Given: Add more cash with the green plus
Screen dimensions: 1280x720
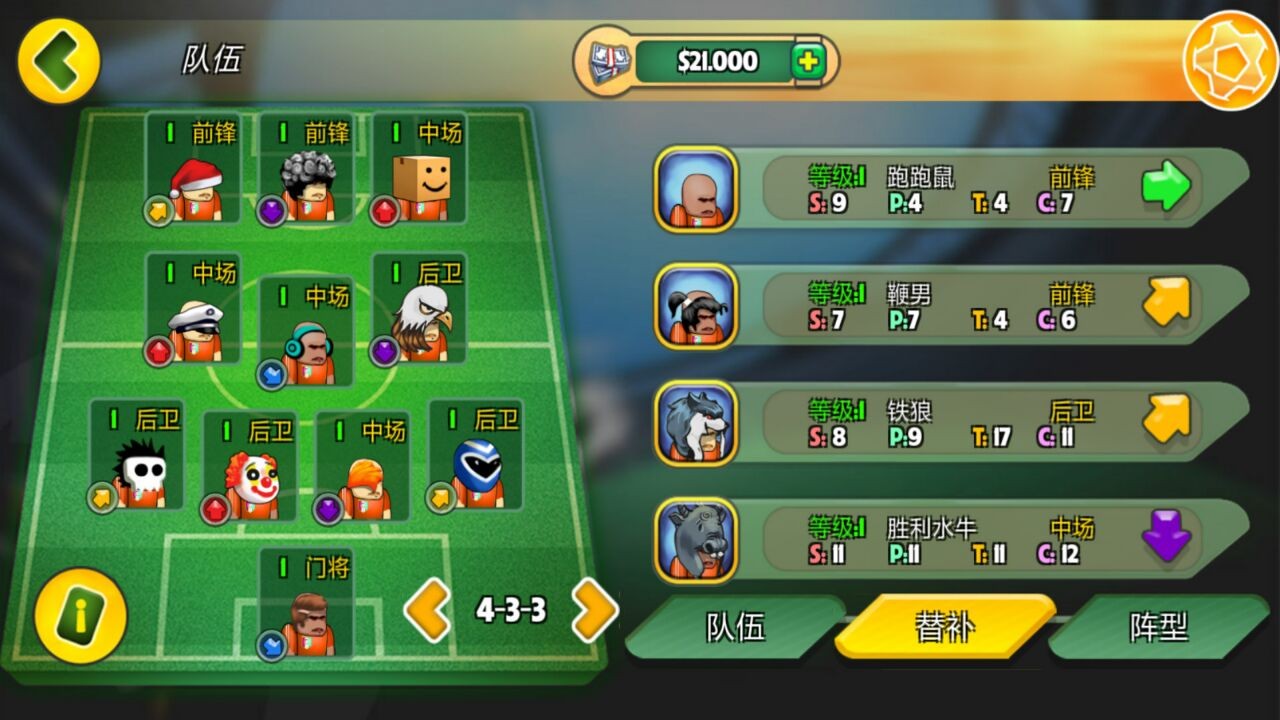Looking at the screenshot, I should coord(808,62).
